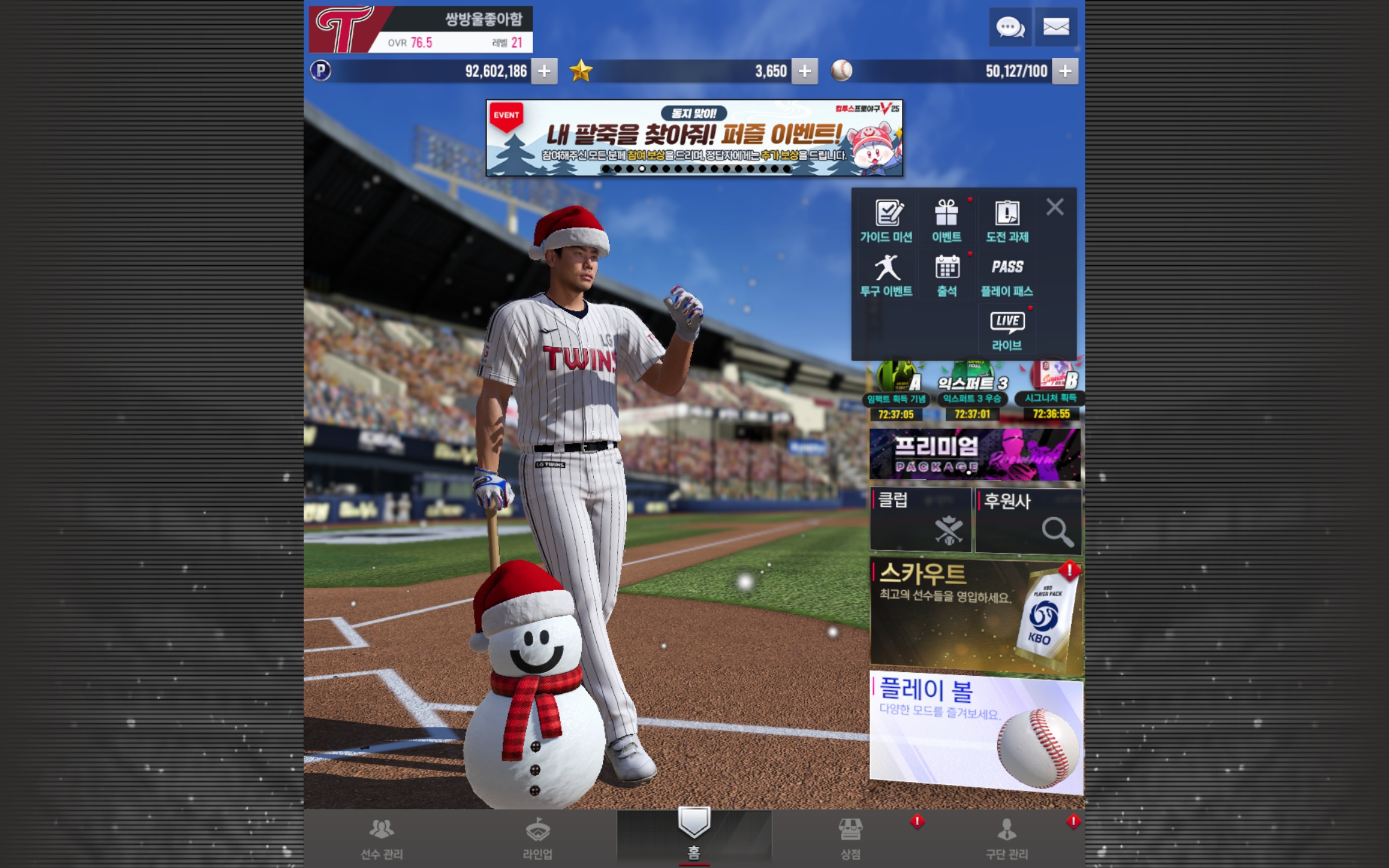
Task: Open the 후원사 sponsor tile
Action: [x=1028, y=520]
